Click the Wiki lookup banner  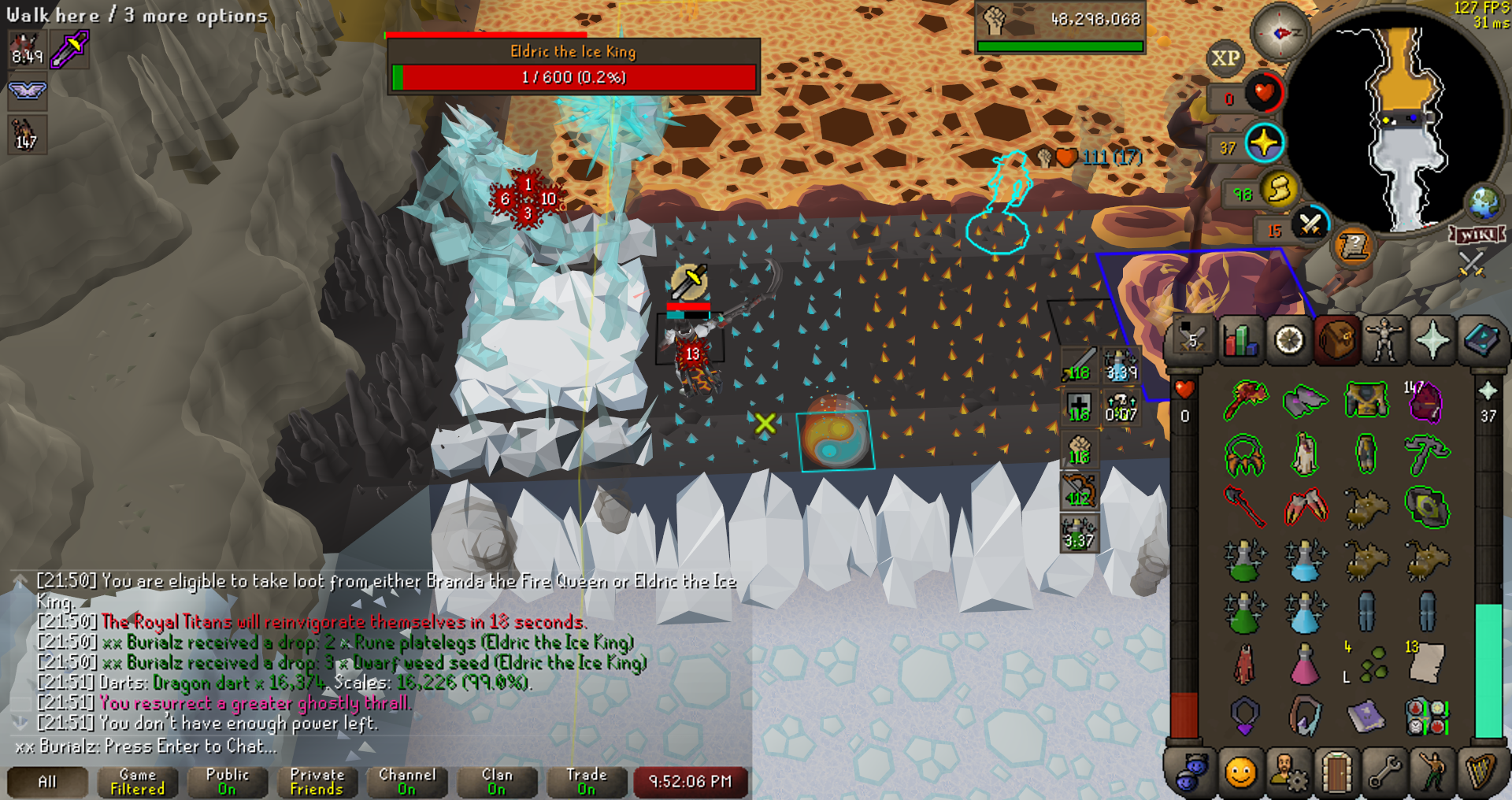pos(1477,235)
